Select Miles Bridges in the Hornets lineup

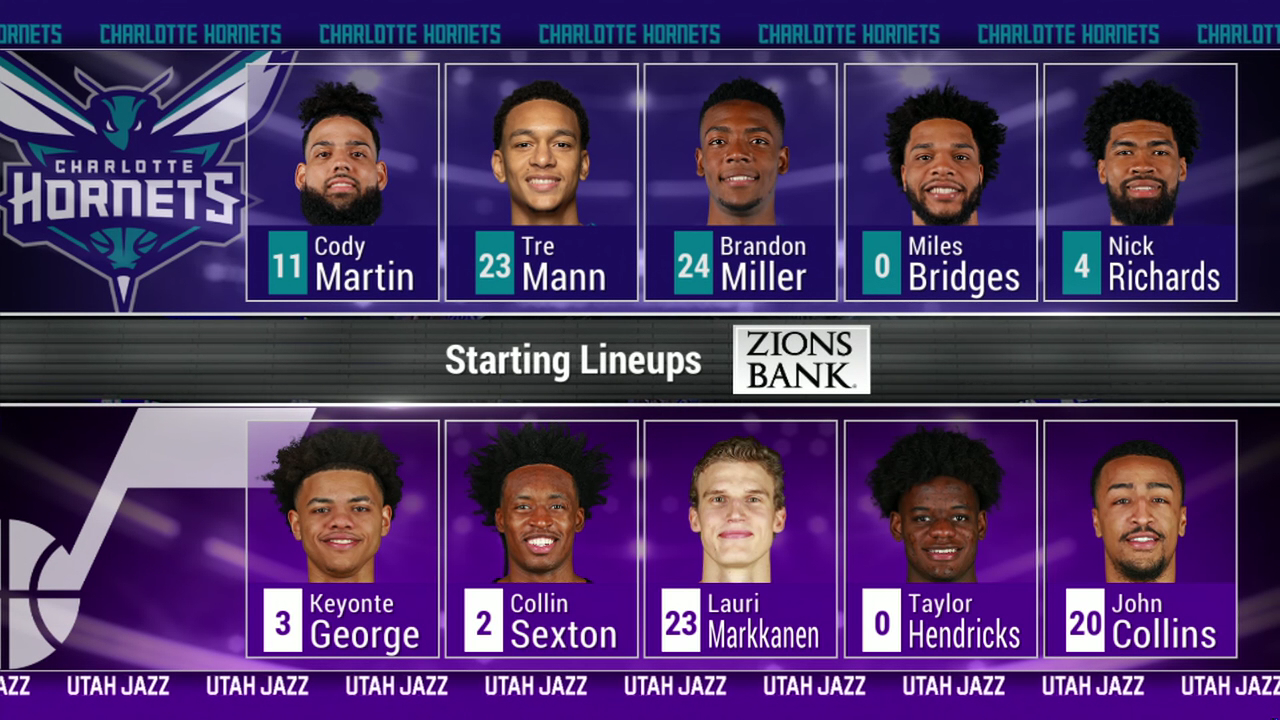pos(940,182)
